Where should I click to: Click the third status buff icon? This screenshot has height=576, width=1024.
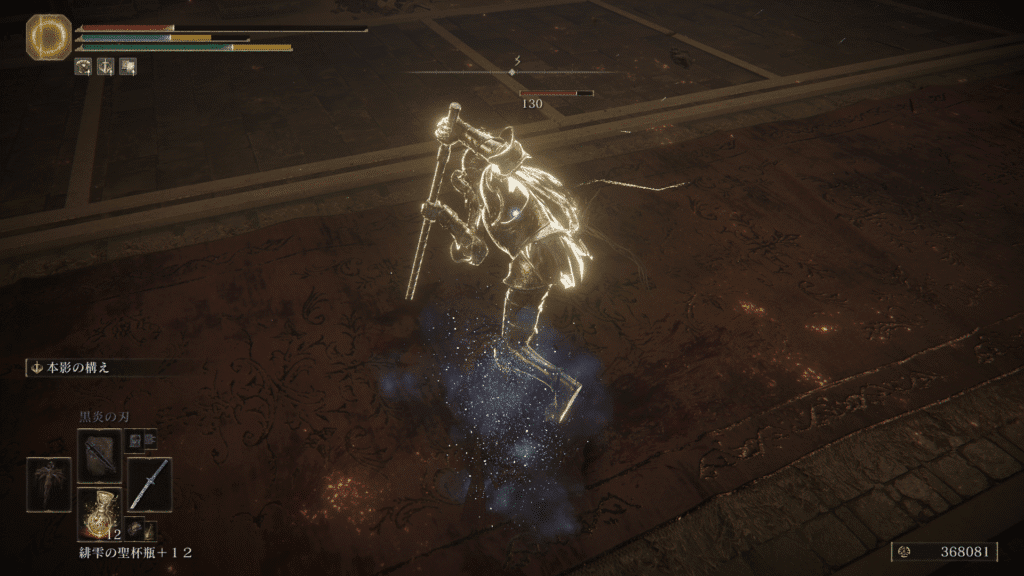tap(127, 67)
